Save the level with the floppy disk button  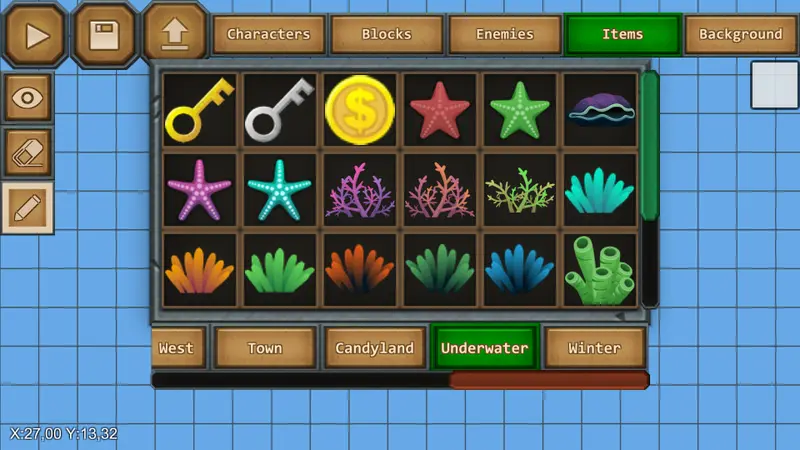pyautogui.click(x=105, y=35)
